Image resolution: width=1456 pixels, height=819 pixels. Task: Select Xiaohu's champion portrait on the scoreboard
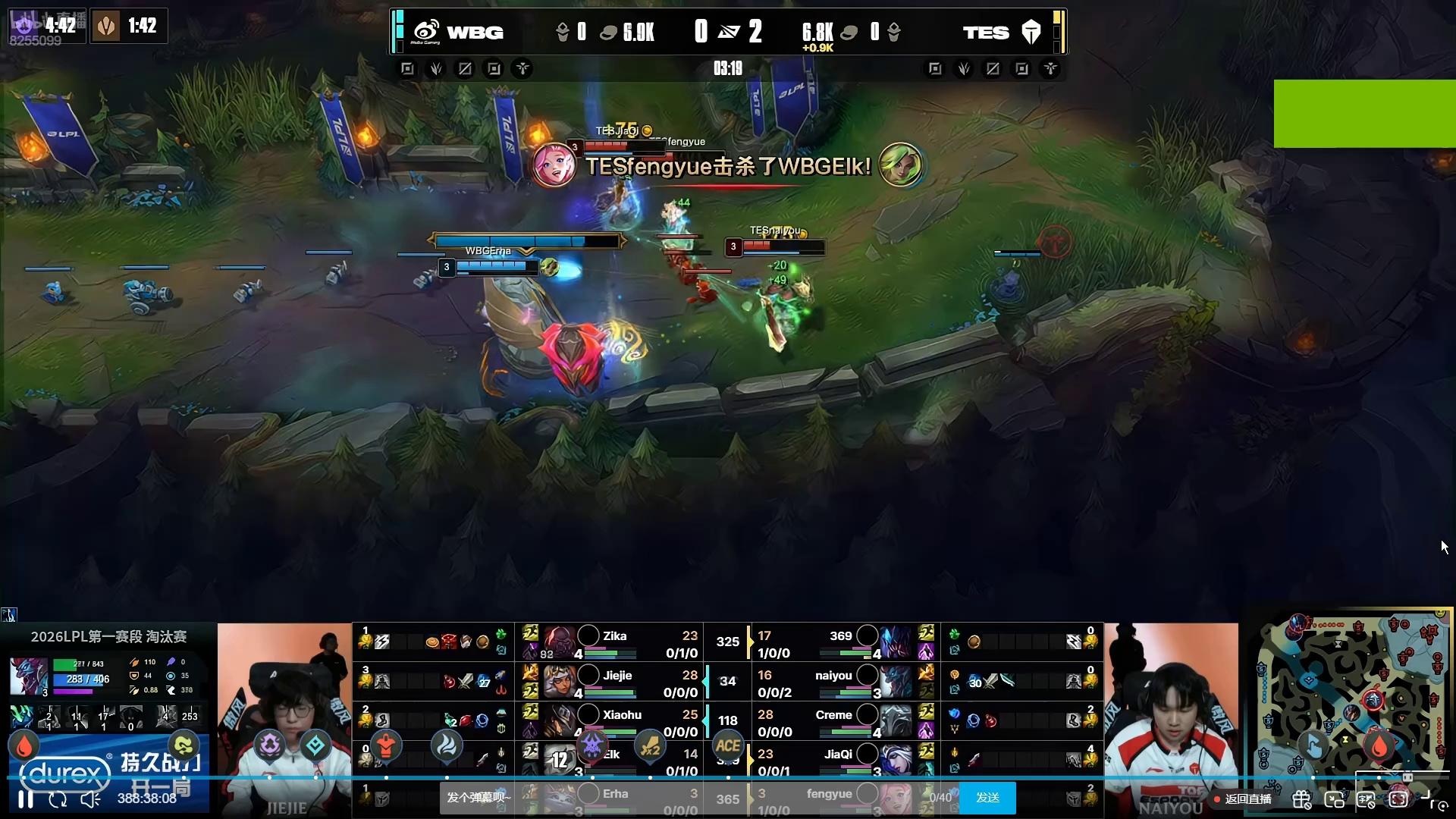point(560,721)
